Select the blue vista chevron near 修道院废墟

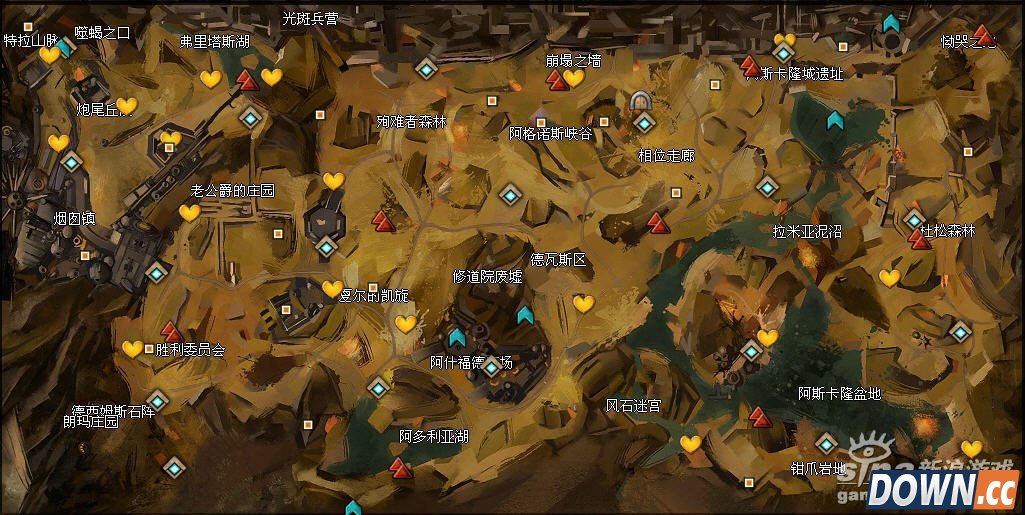(x=524, y=316)
